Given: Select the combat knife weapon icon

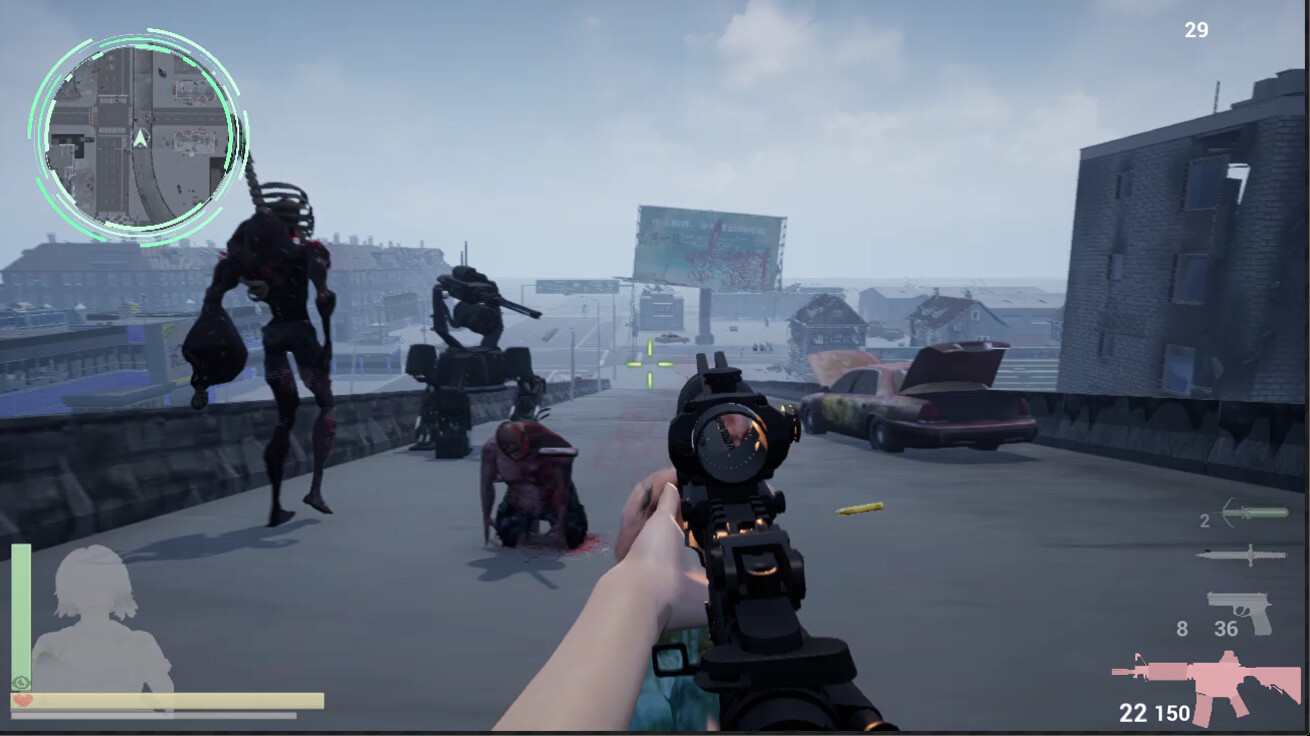Looking at the screenshot, I should tap(1244, 556).
